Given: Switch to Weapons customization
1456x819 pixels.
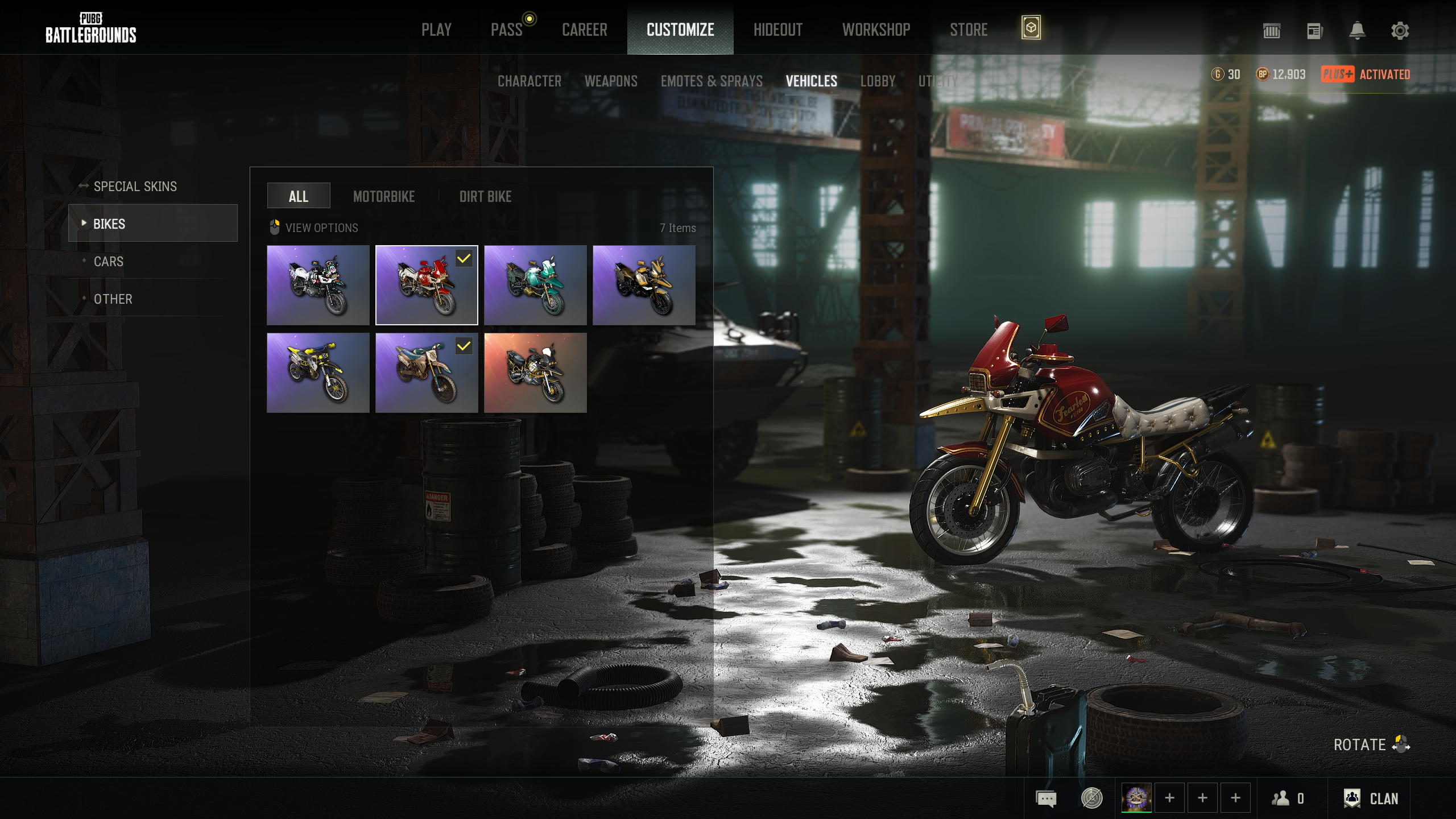Looking at the screenshot, I should pos(611,81).
